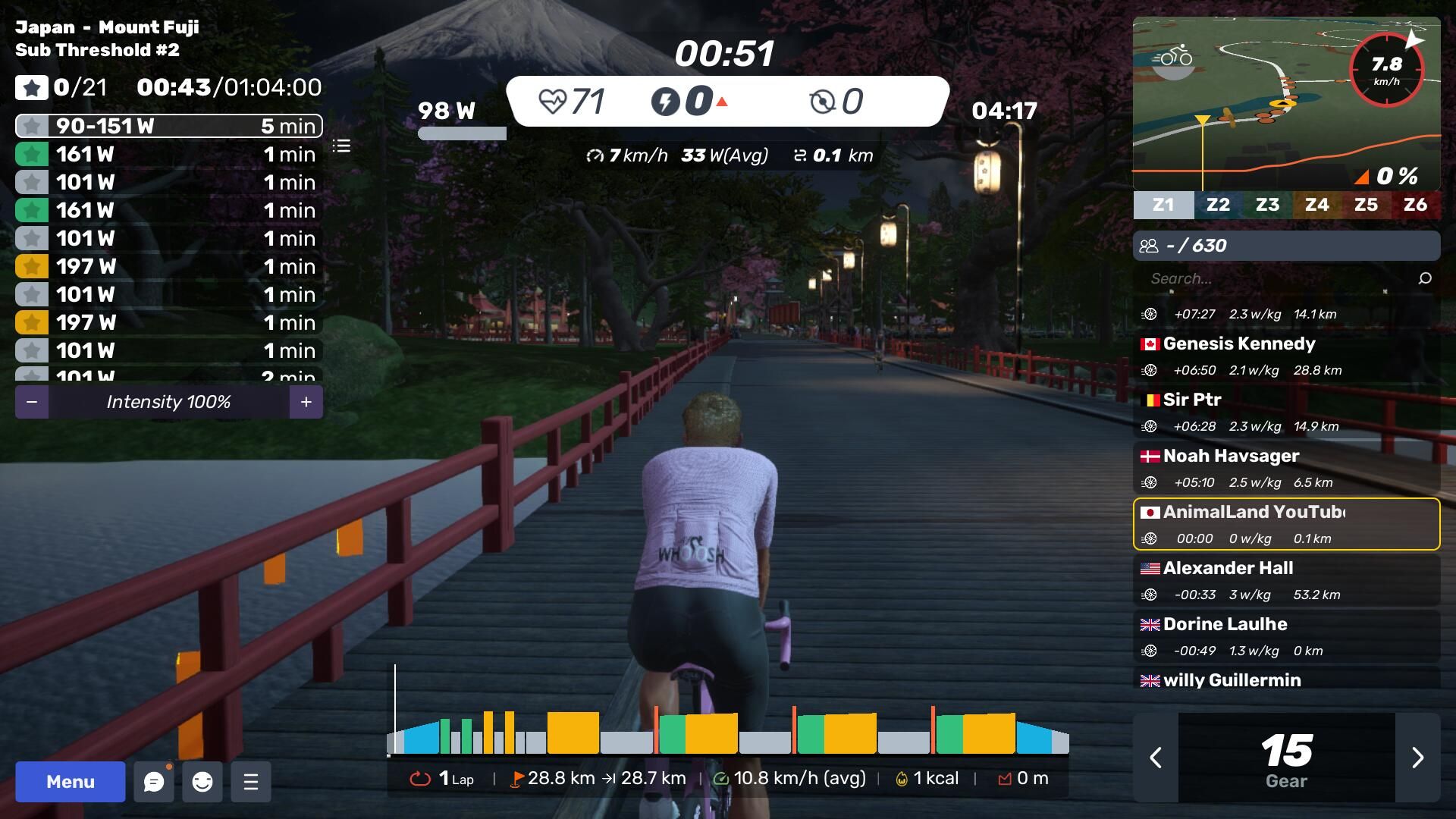Click the 90-151 W warm-up interval
The image size is (1456, 819).
(168, 126)
